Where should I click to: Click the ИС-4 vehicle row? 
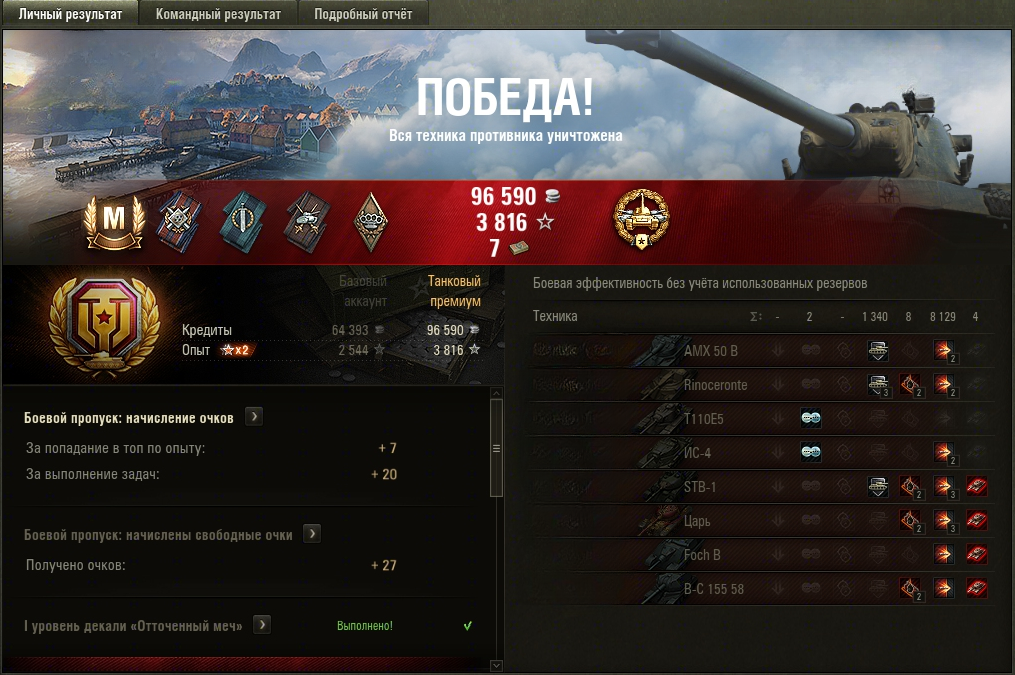click(x=698, y=453)
